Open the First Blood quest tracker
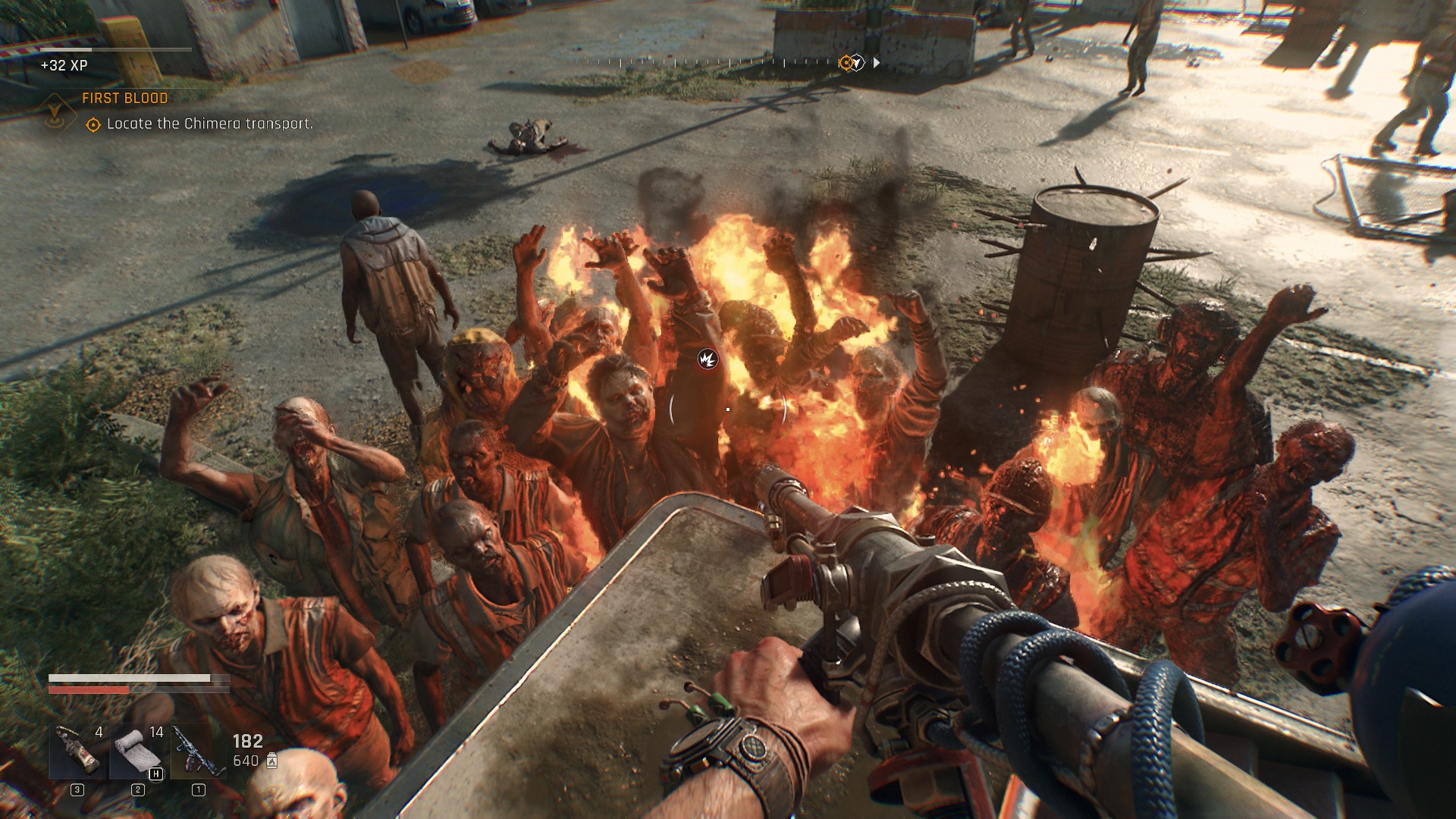Image resolution: width=1456 pixels, height=819 pixels. [x=125, y=99]
